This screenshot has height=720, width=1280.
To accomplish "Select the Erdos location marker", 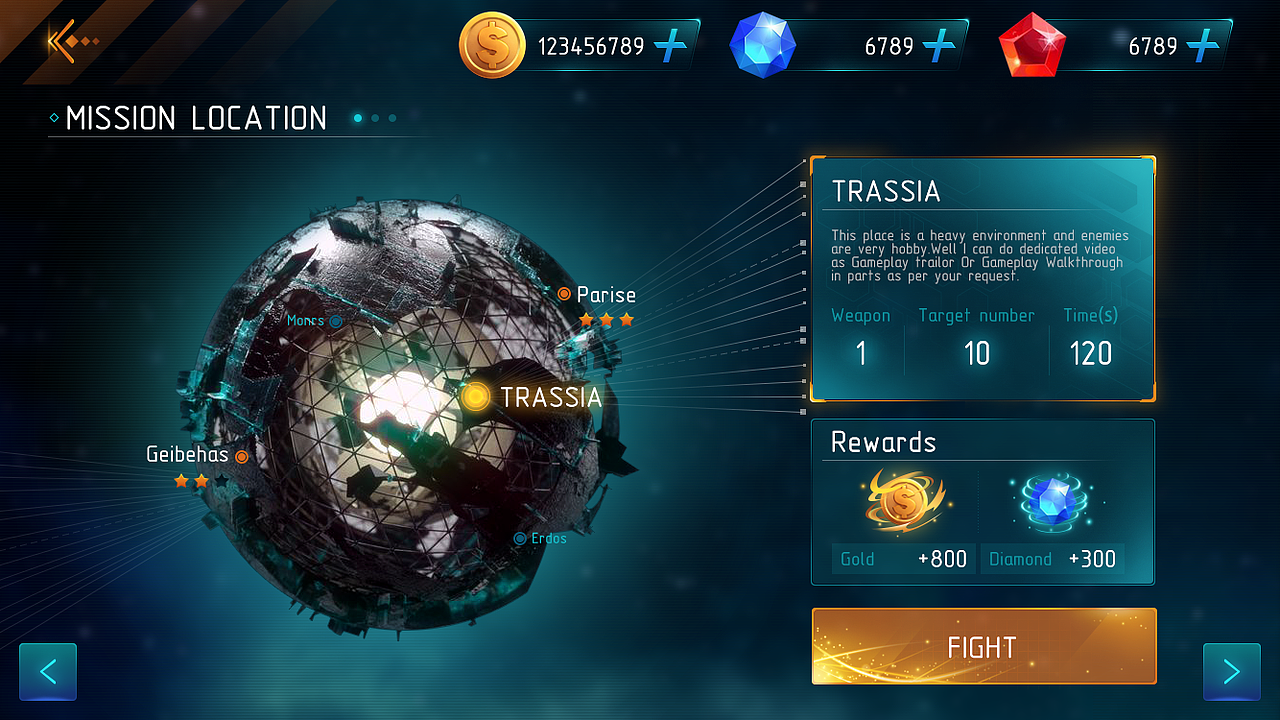I will (520, 538).
